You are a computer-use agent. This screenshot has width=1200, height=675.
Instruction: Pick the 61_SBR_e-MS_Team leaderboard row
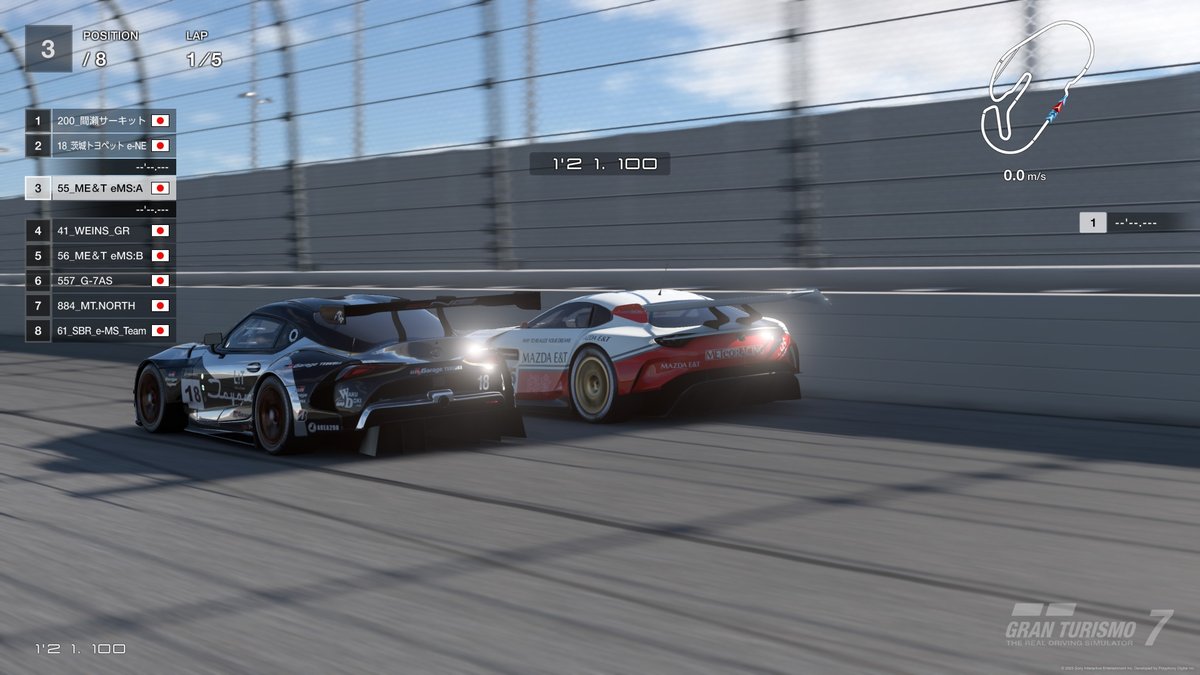click(x=100, y=330)
